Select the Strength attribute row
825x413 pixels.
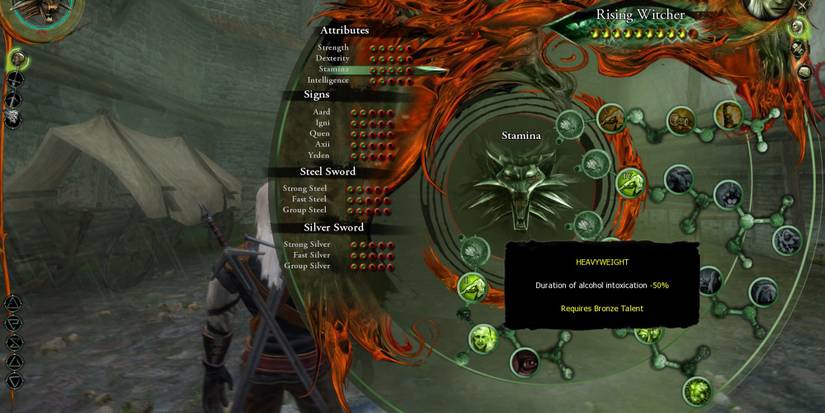pyautogui.click(x=334, y=47)
